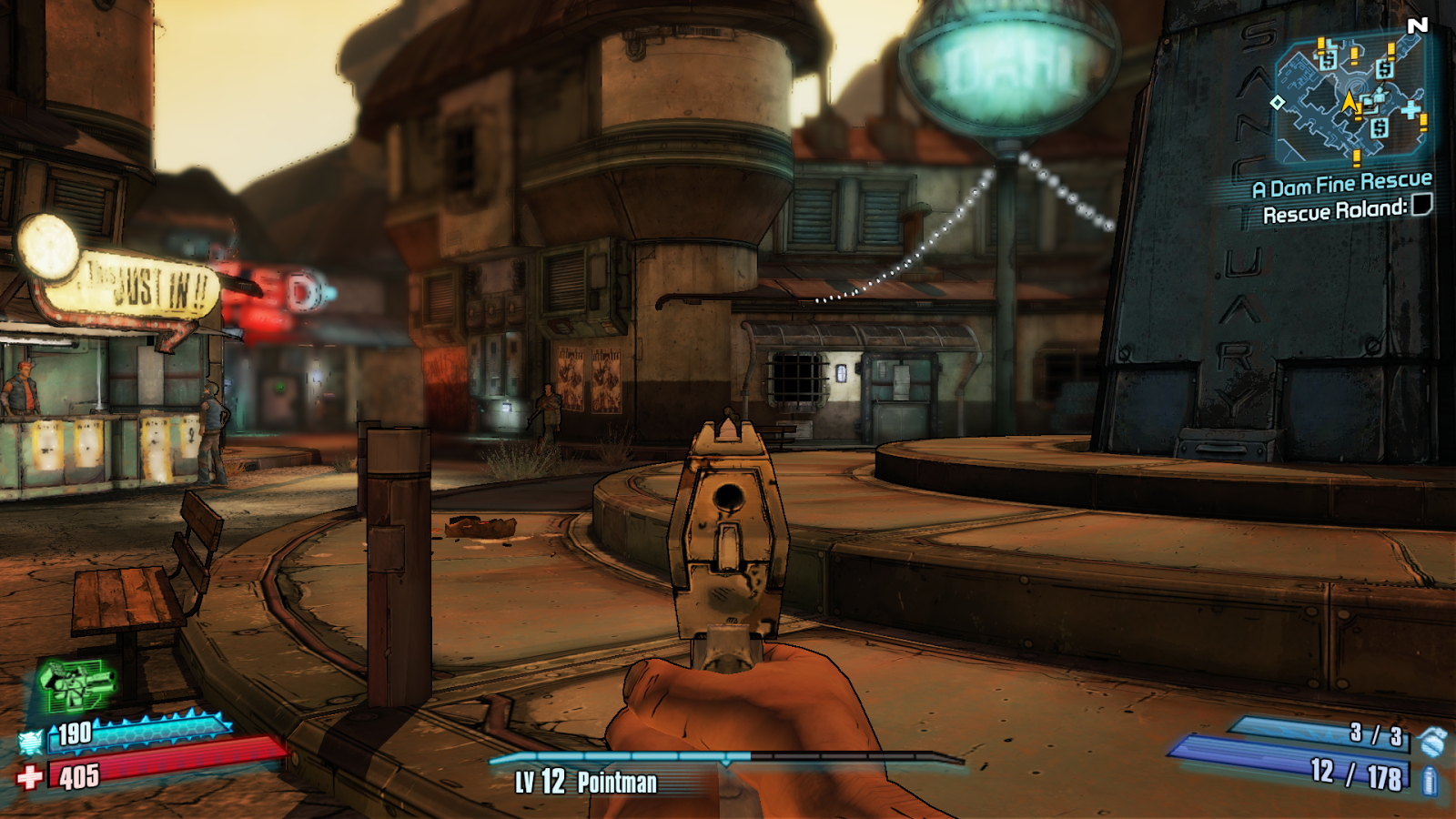The height and width of the screenshot is (819, 1456).
Task: Toggle the Rescue Roland objective checkbox
Action: [x=1421, y=206]
